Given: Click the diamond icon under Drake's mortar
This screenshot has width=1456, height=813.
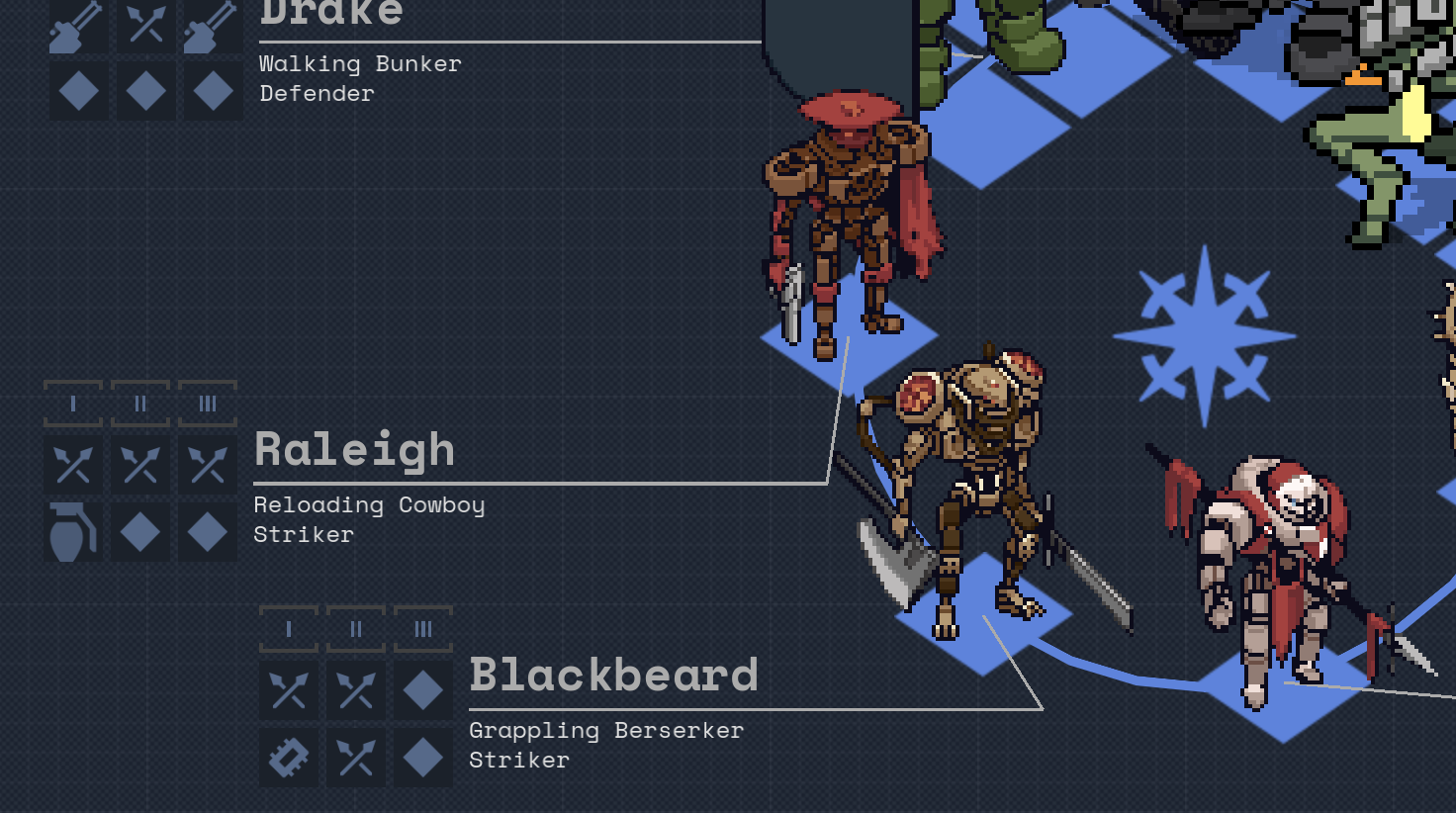Looking at the screenshot, I should coord(77,91).
